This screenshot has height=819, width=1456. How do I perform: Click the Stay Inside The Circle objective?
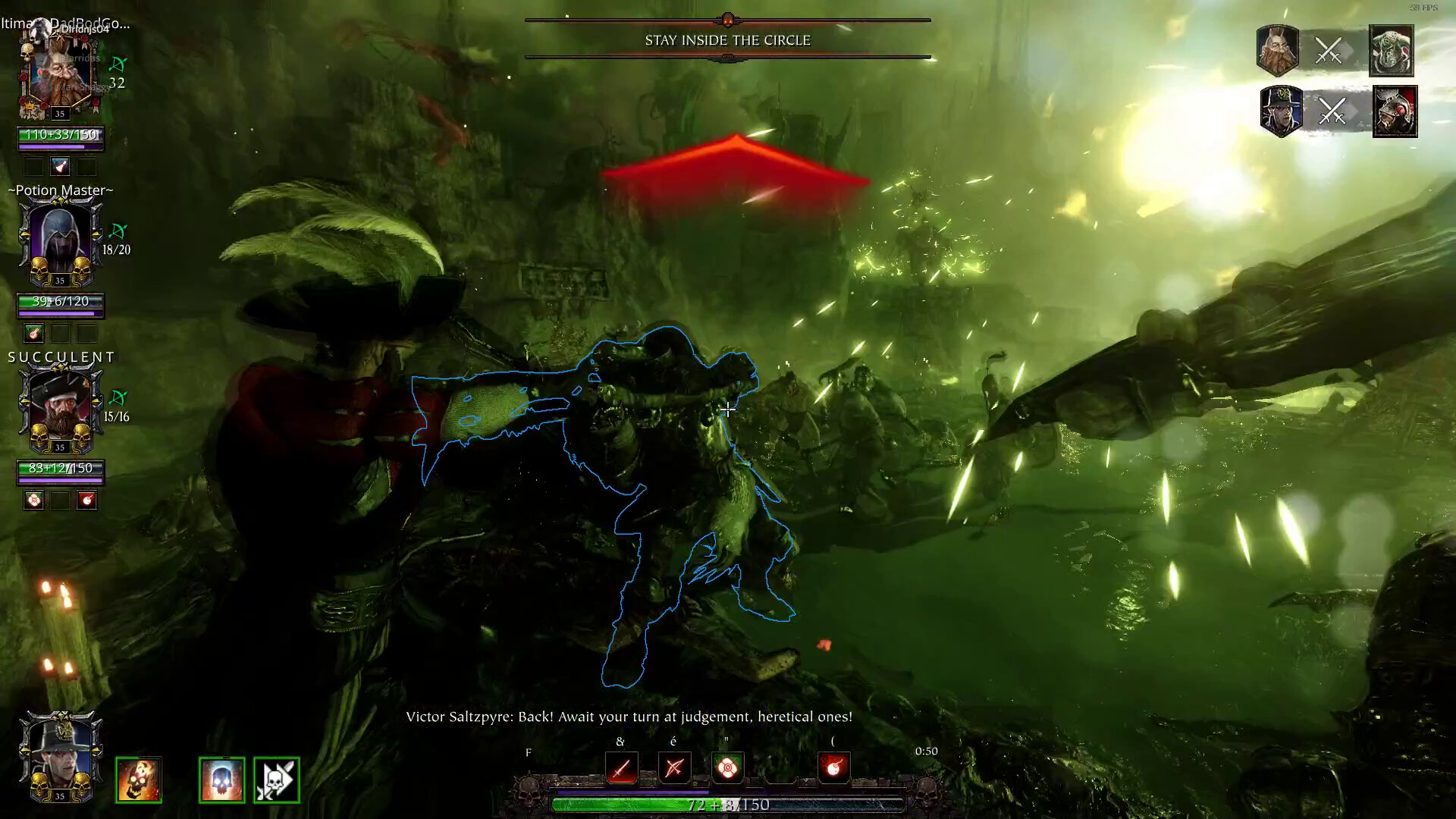pyautogui.click(x=728, y=40)
